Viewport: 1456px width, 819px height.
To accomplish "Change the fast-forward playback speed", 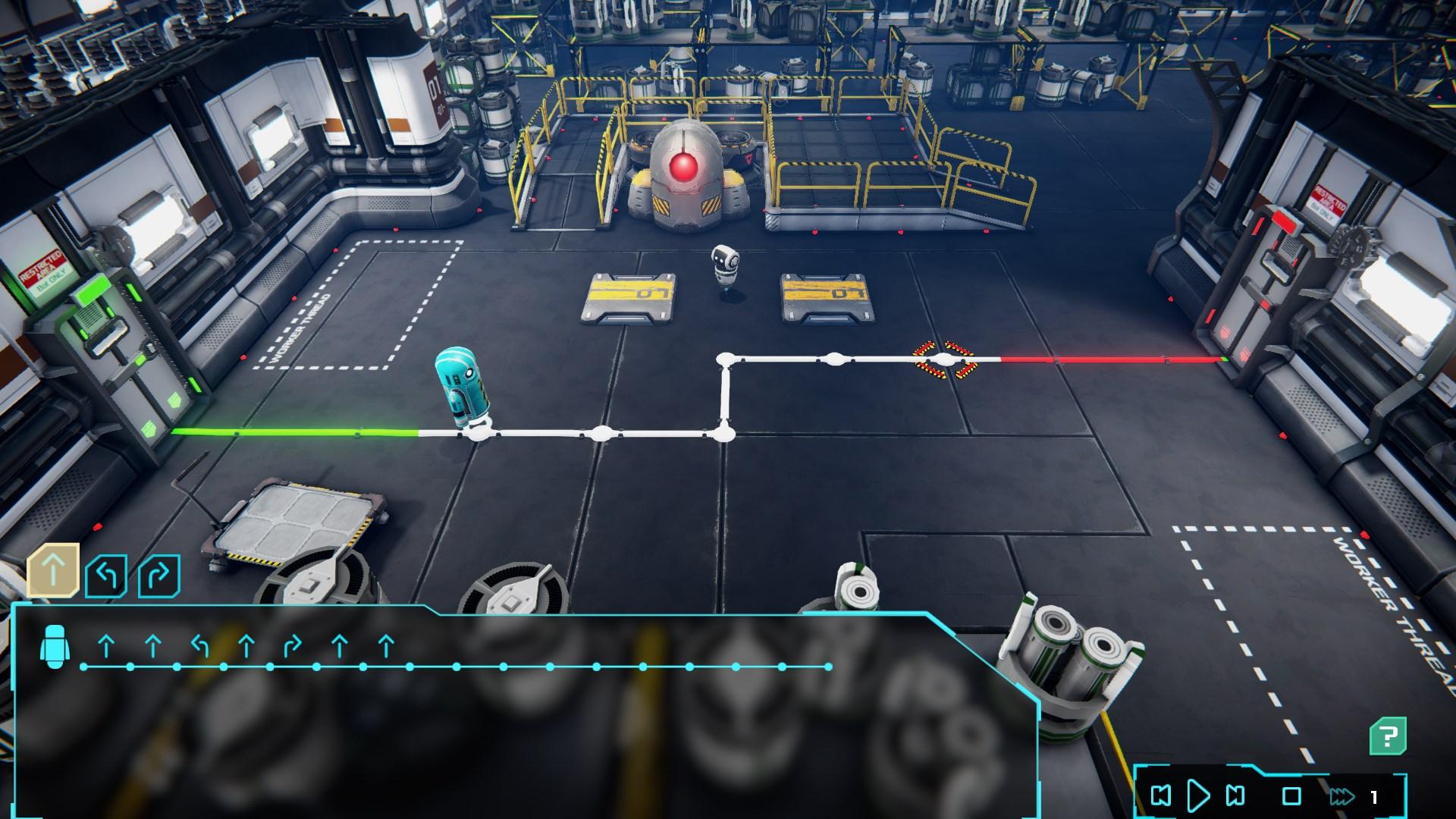I will pyautogui.click(x=1341, y=796).
